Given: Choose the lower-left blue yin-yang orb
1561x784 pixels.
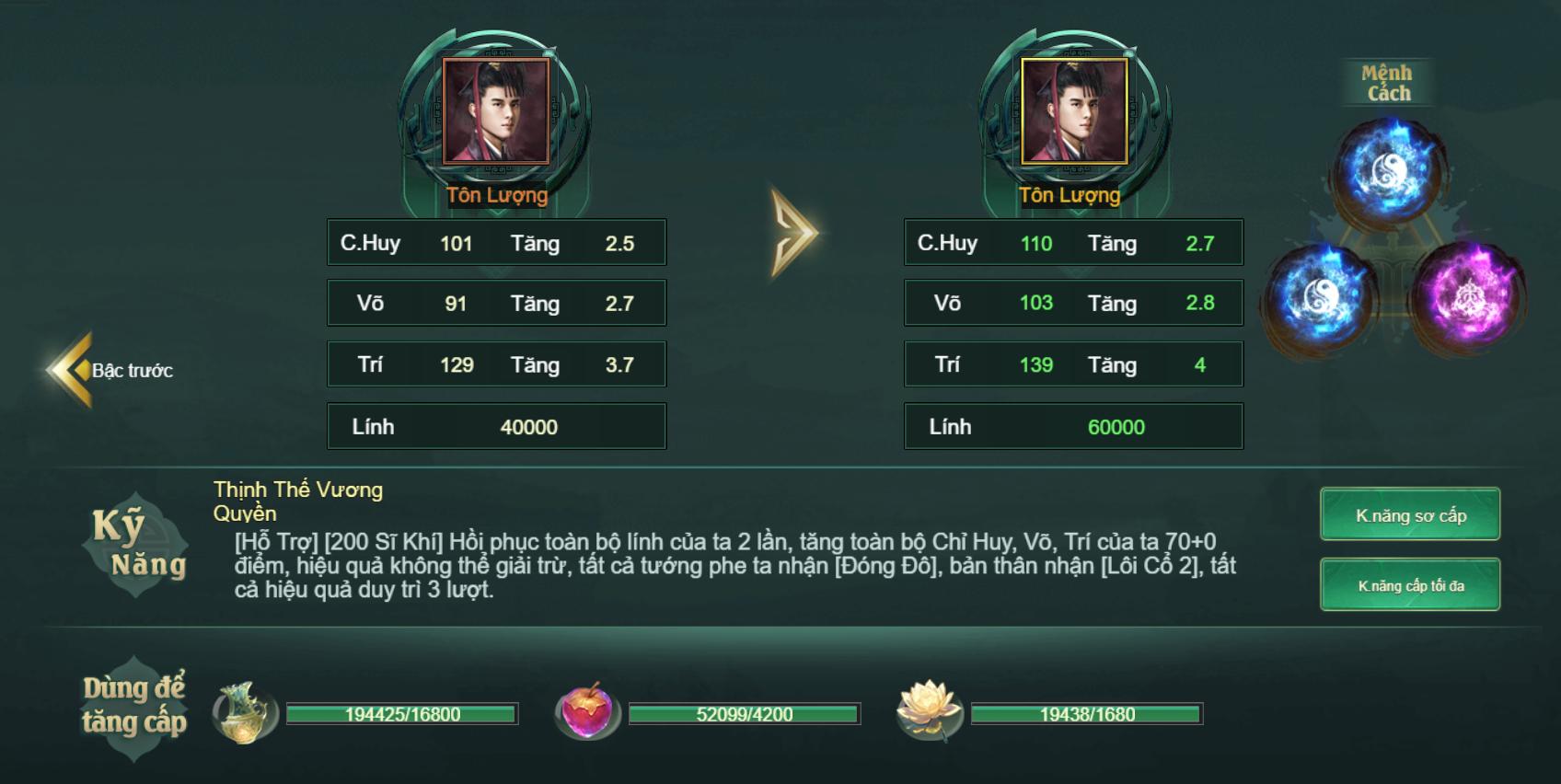Looking at the screenshot, I should pyautogui.click(x=1323, y=296).
